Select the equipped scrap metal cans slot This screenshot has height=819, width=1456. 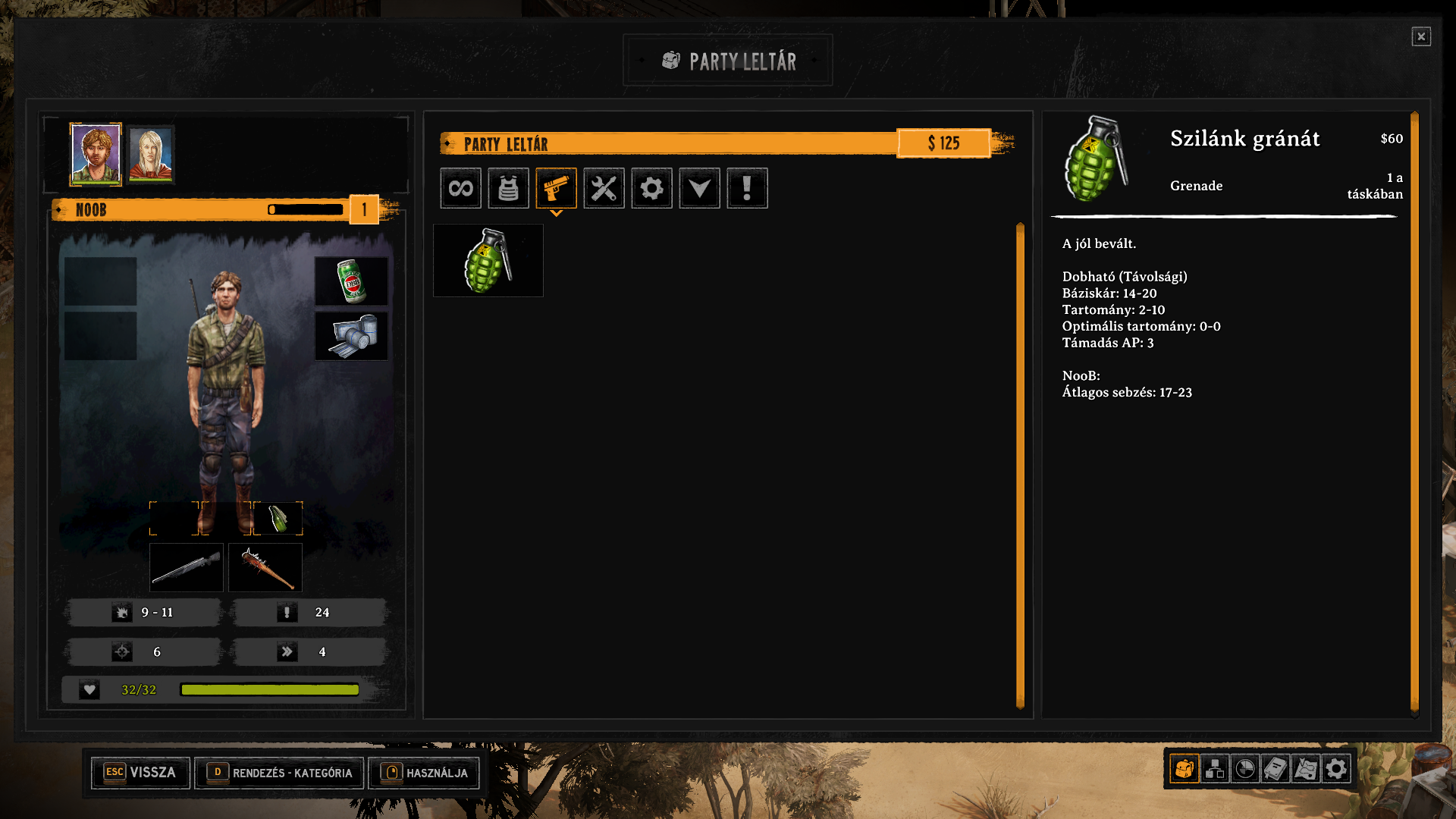click(351, 336)
